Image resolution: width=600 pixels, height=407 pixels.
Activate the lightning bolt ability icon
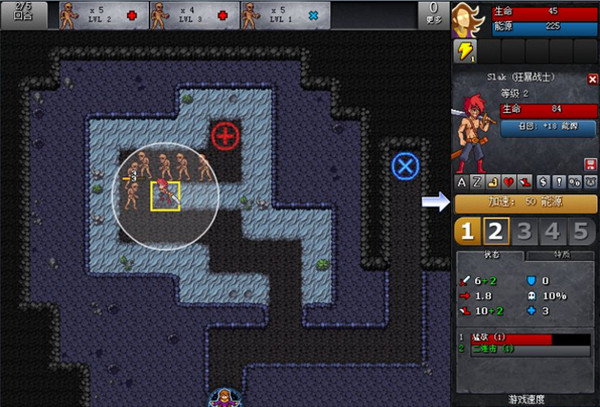[x=465, y=52]
